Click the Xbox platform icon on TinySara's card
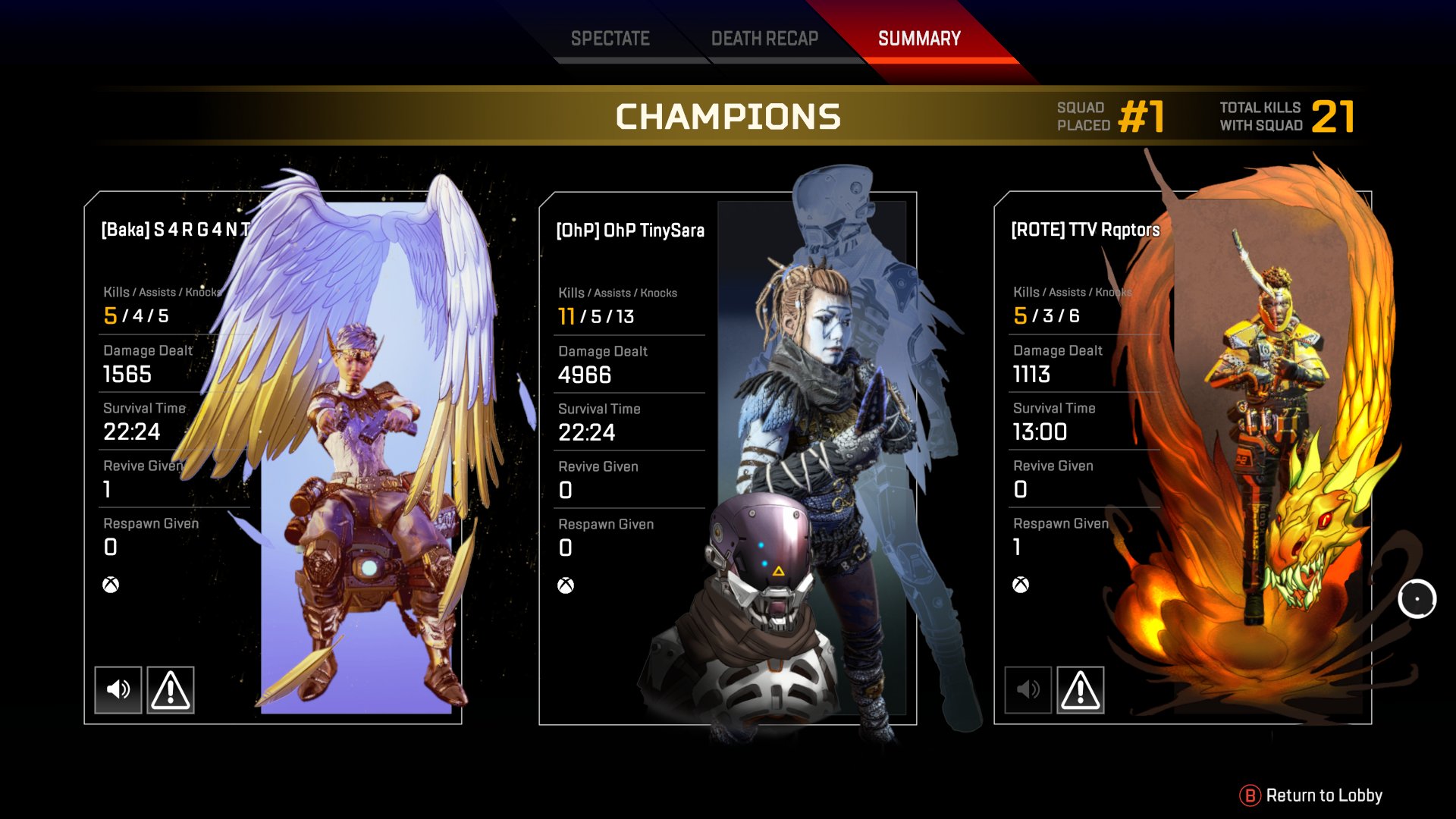Viewport: 1456px width, 819px height. 565,584
